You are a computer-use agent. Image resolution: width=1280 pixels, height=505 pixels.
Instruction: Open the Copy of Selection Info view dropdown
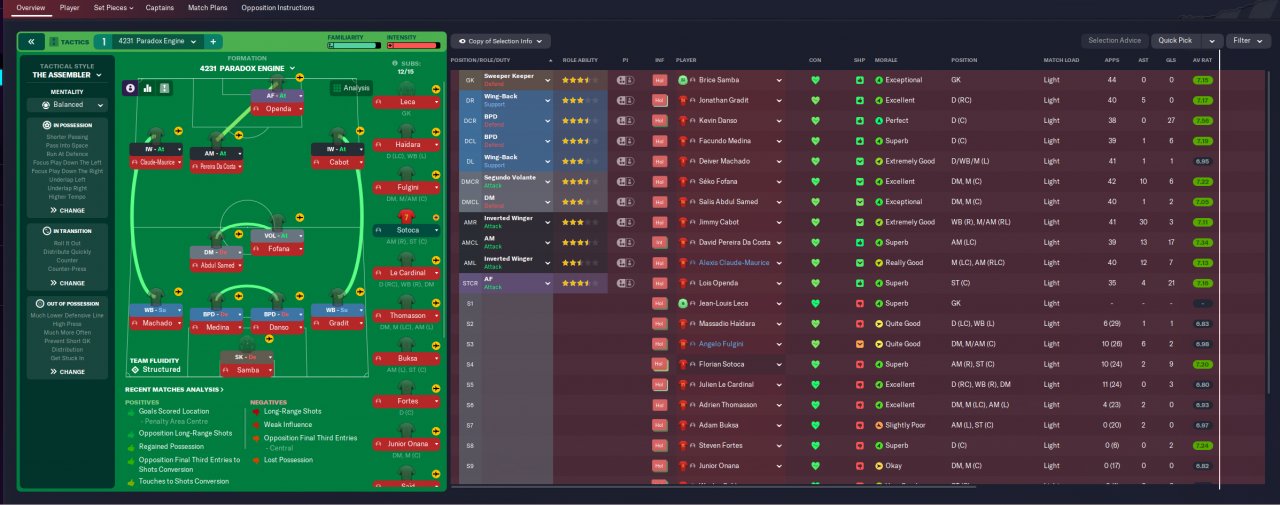point(501,41)
